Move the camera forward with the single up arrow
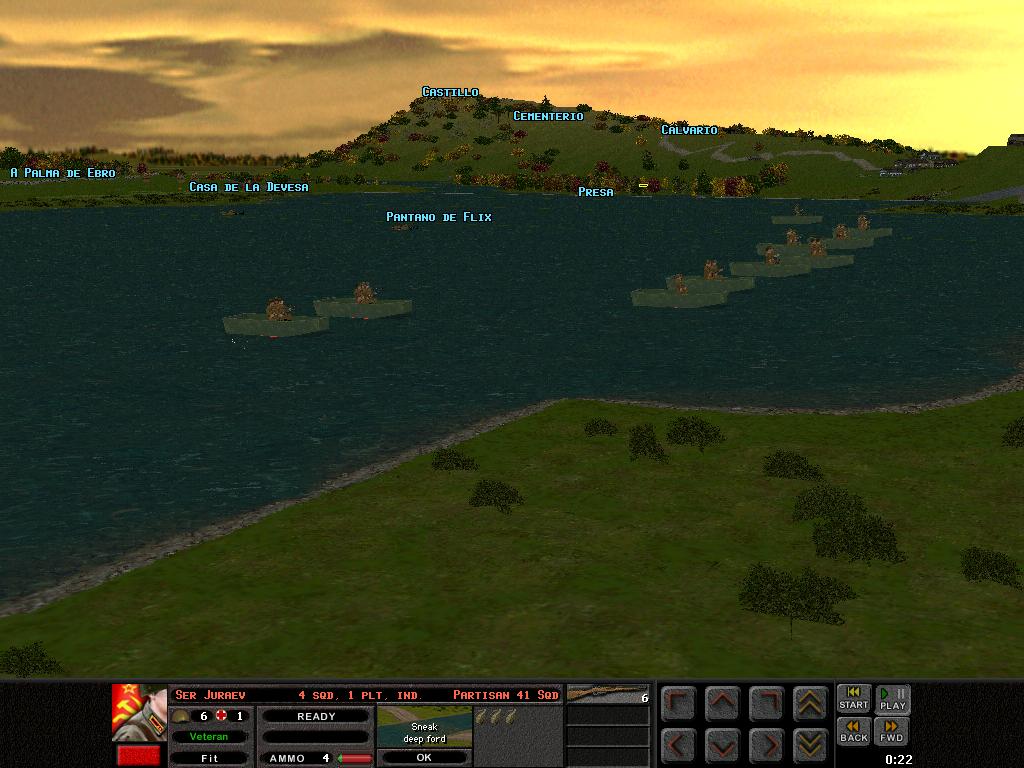 (x=723, y=703)
